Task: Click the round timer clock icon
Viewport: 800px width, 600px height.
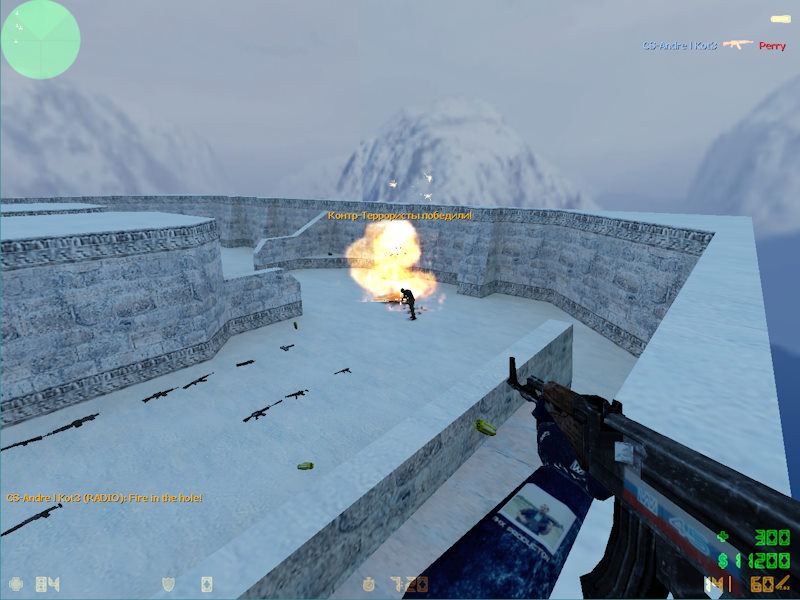Action: 368,583
